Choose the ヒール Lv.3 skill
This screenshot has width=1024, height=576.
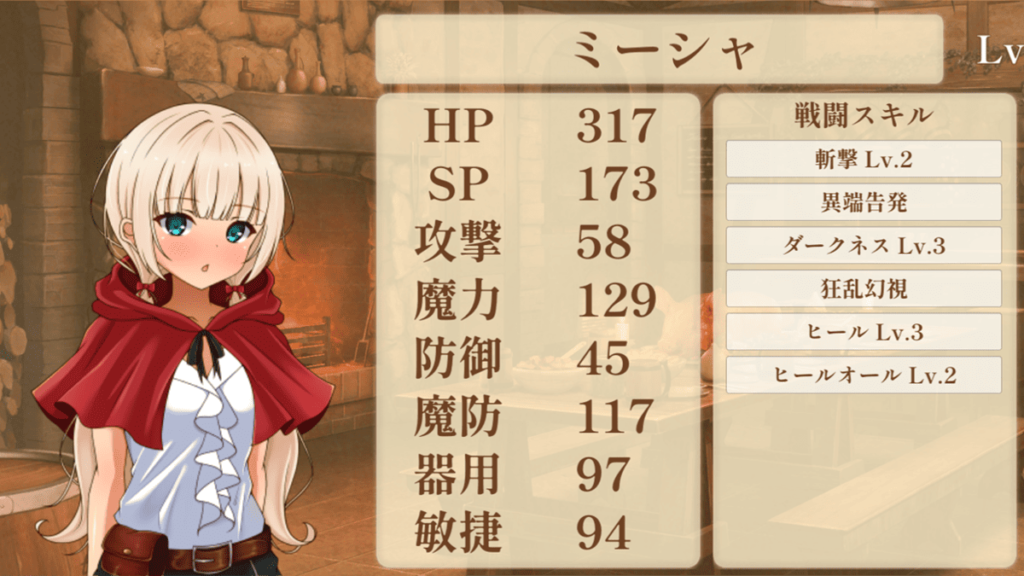point(863,332)
